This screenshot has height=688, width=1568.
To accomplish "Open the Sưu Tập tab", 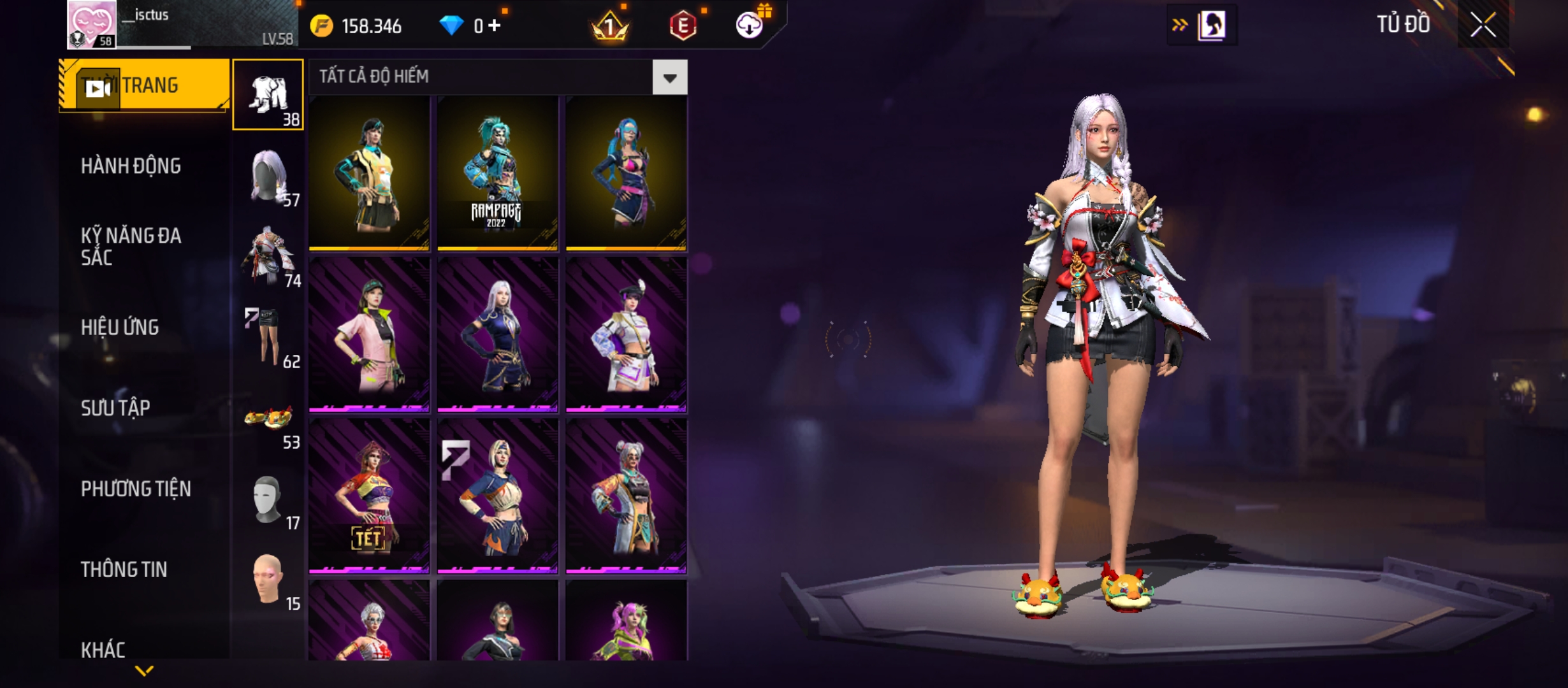I will pos(115,408).
